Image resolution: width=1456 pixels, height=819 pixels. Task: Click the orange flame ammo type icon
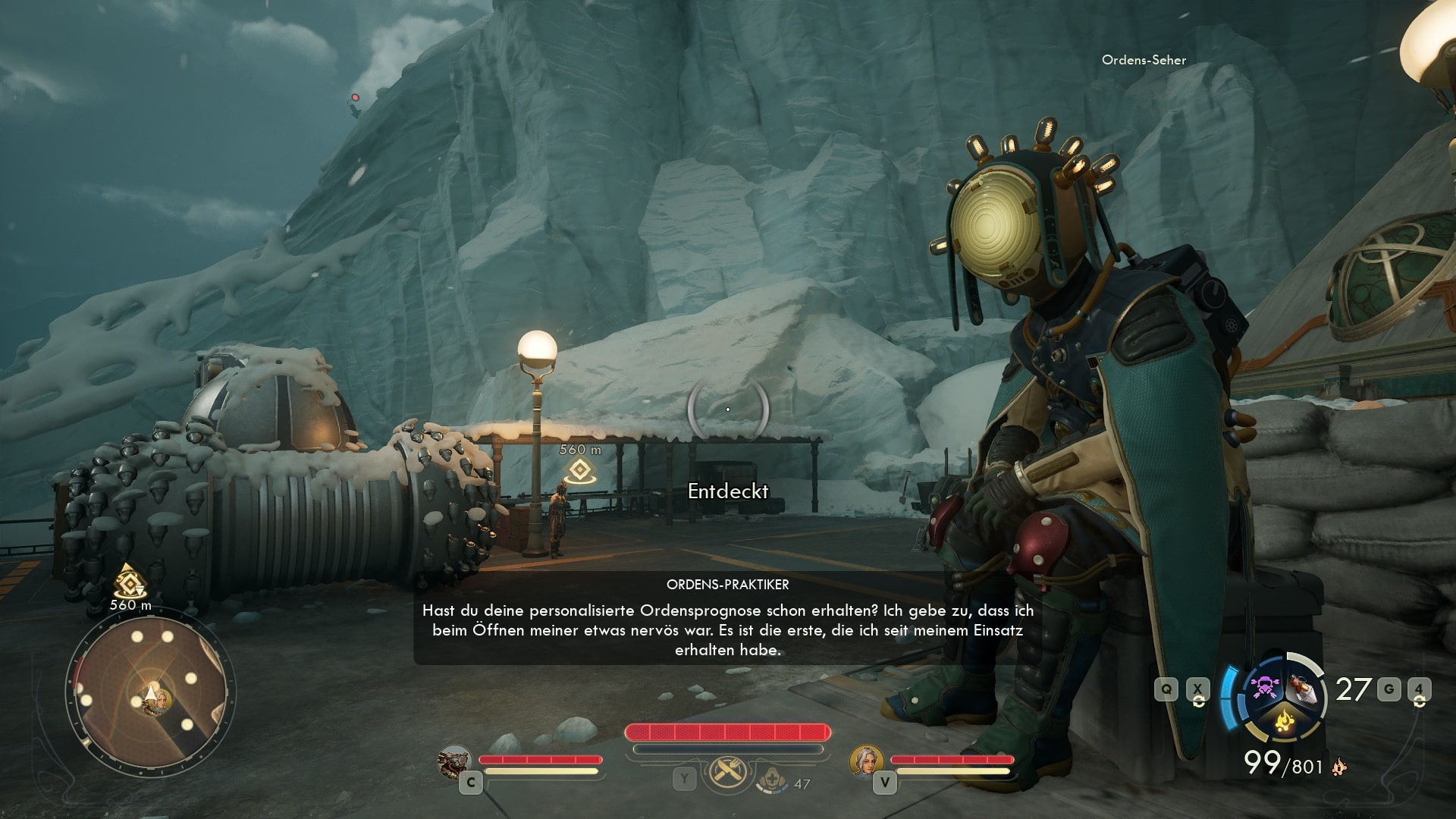pos(1339,767)
